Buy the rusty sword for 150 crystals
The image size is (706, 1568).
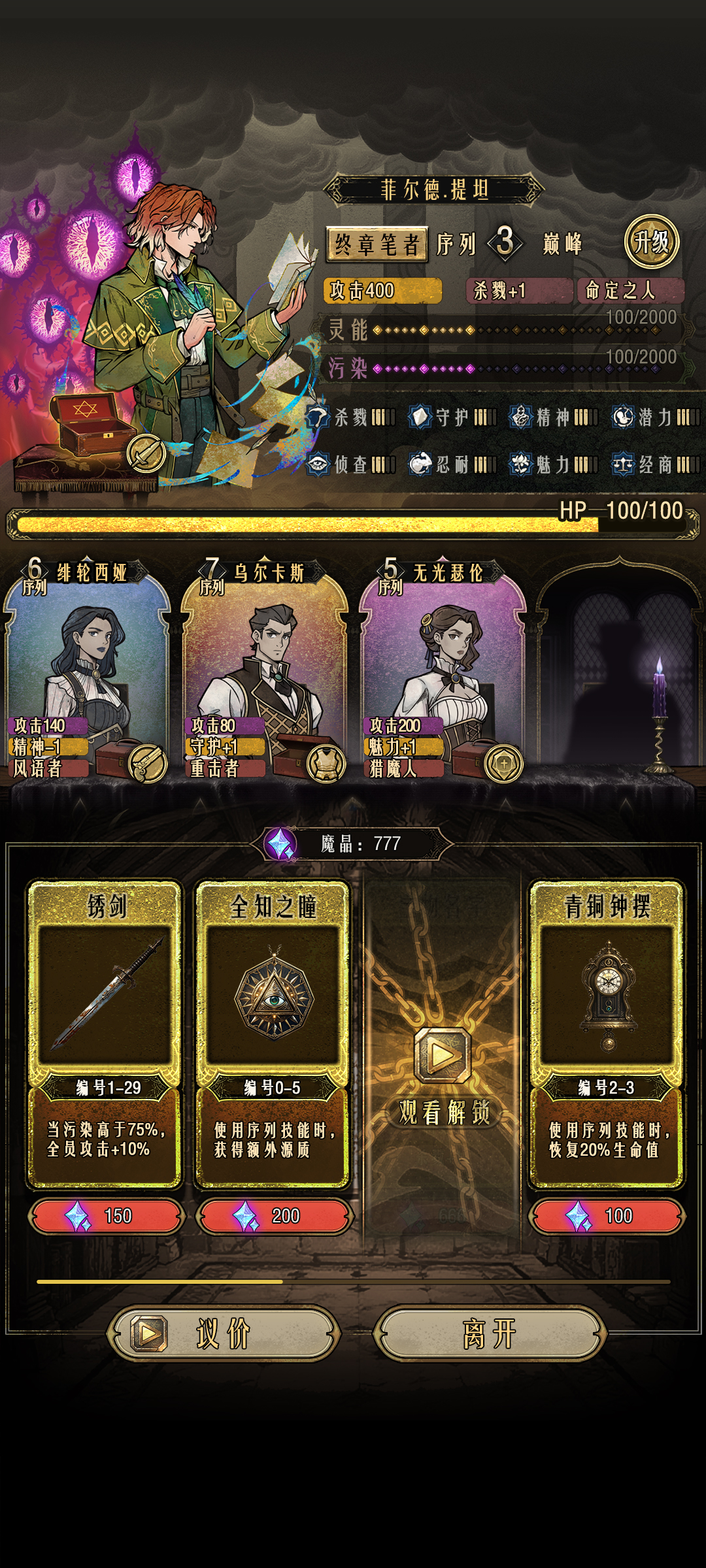point(107,1216)
